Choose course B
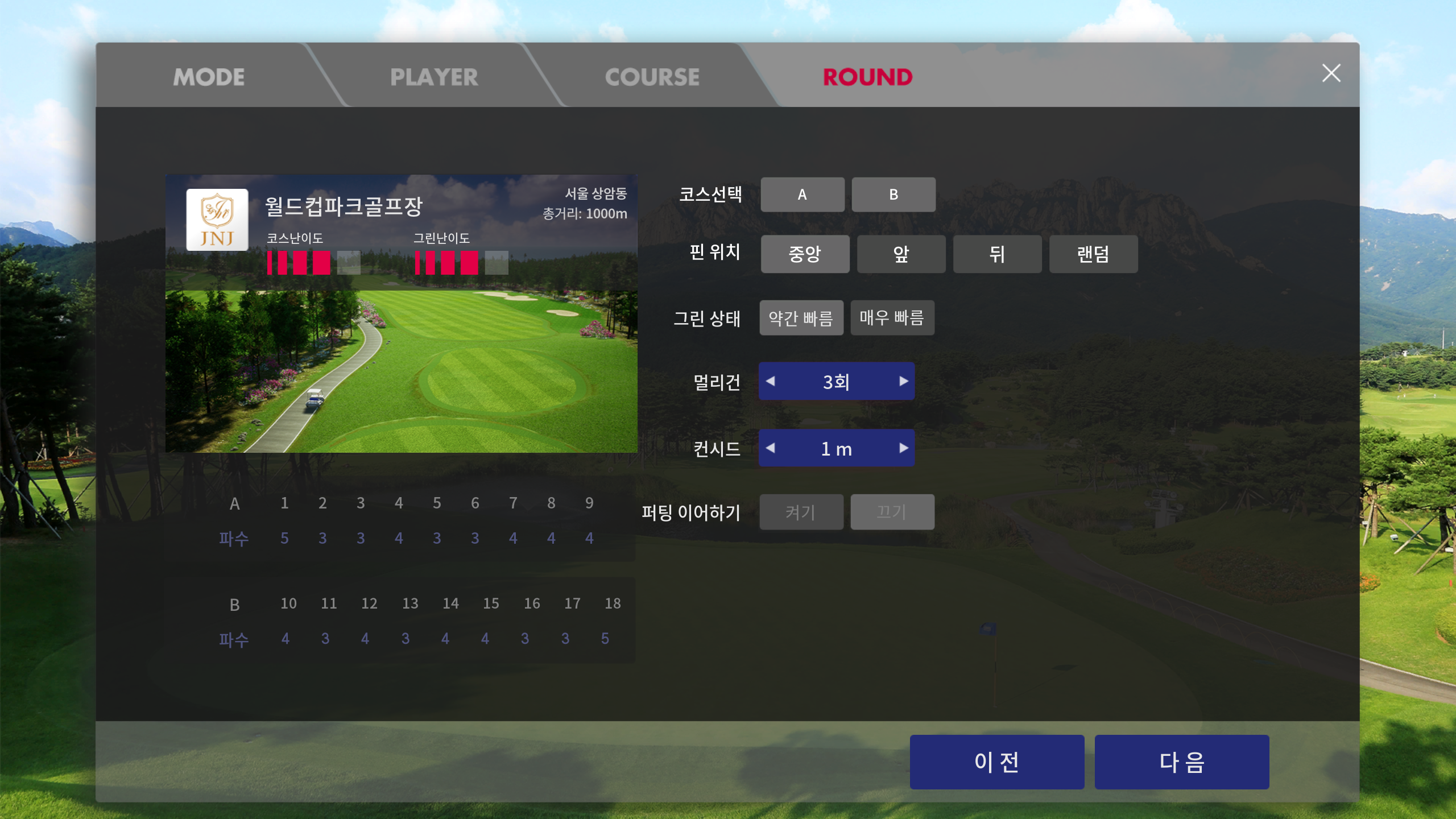The width and height of the screenshot is (1456, 819). point(893,195)
